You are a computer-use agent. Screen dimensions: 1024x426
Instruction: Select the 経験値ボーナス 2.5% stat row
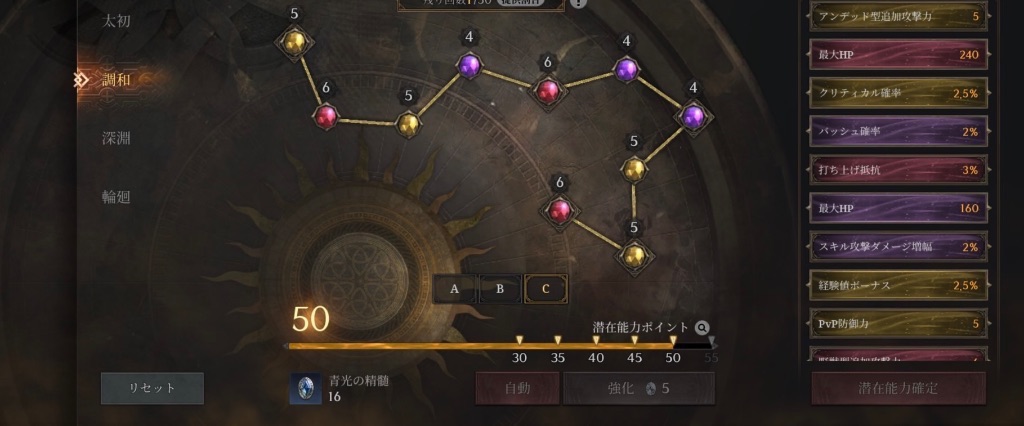(x=897, y=285)
